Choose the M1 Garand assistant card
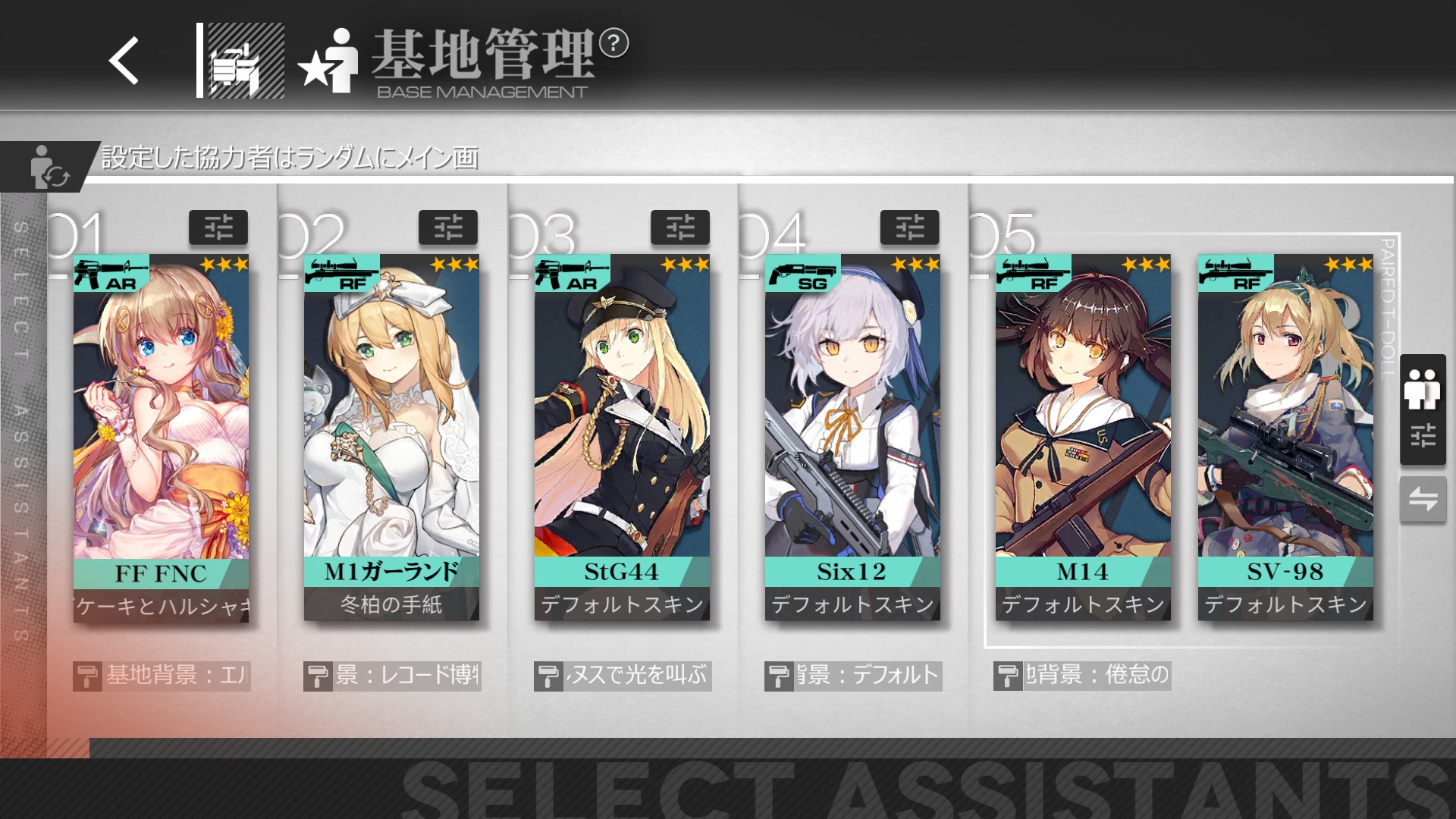 coord(391,437)
